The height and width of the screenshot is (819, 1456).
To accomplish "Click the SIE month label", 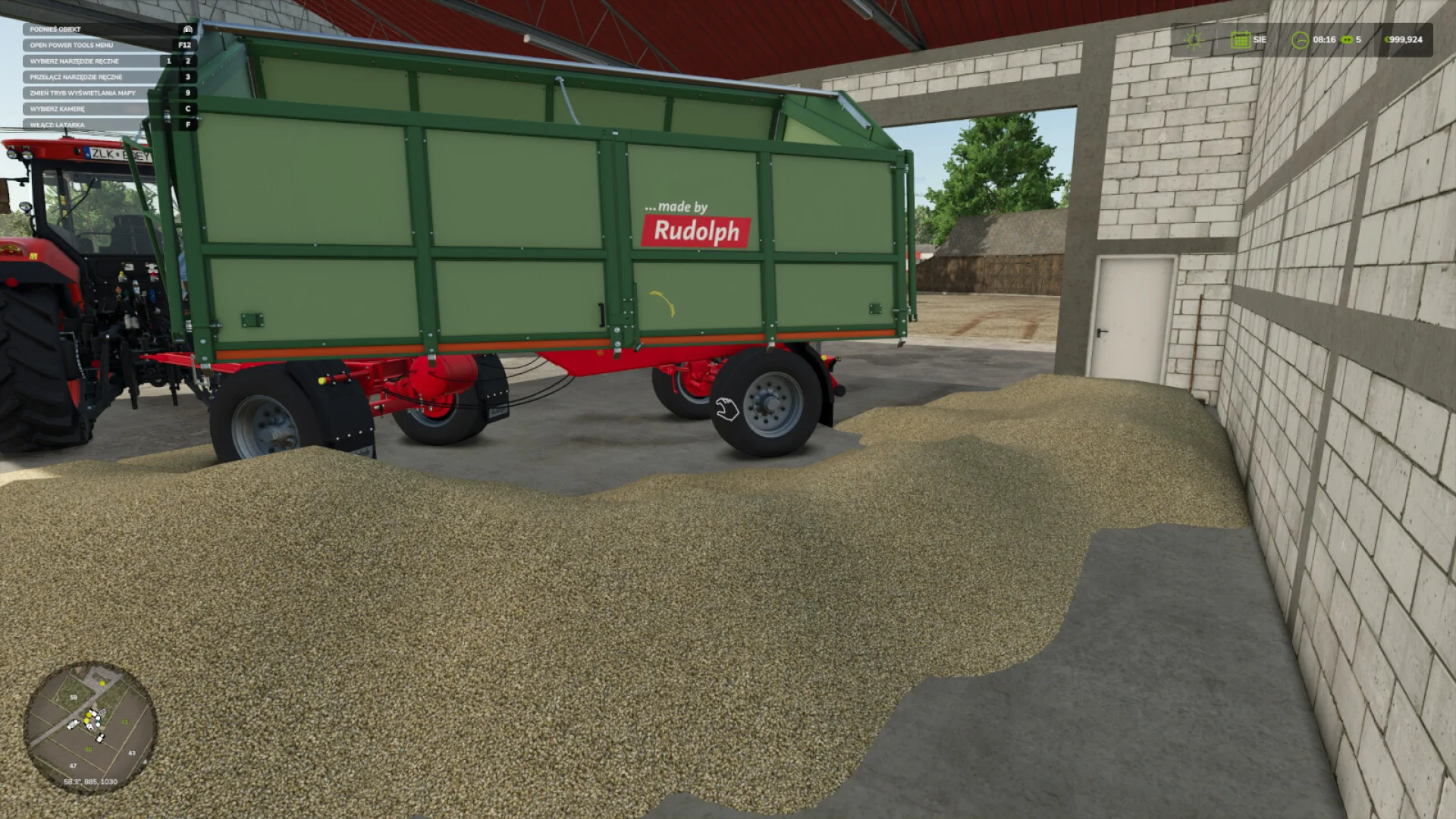I will coord(1261,39).
